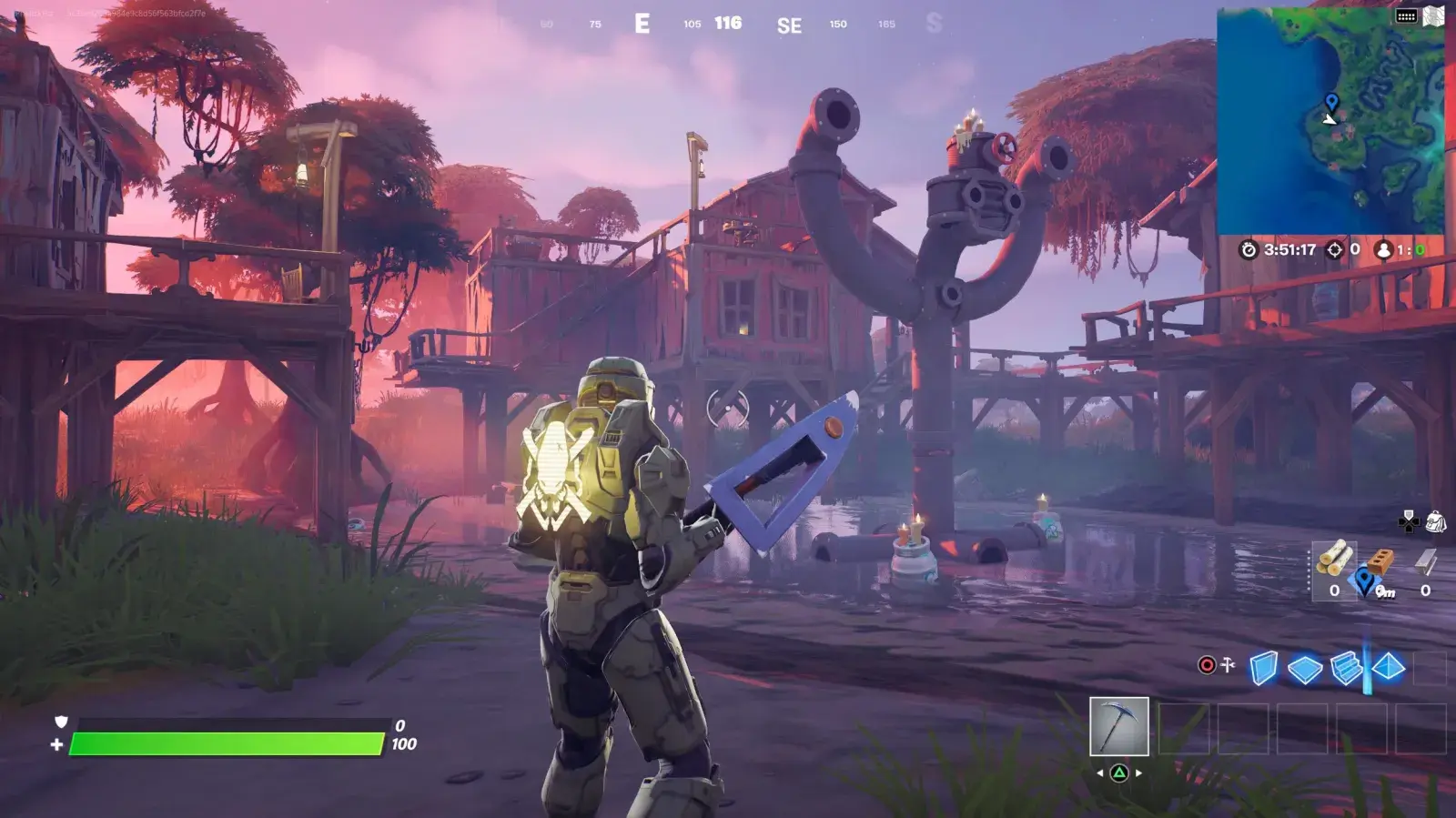Viewport: 1456px width, 818px height.
Task: Choose the wall building piece
Action: click(1263, 668)
